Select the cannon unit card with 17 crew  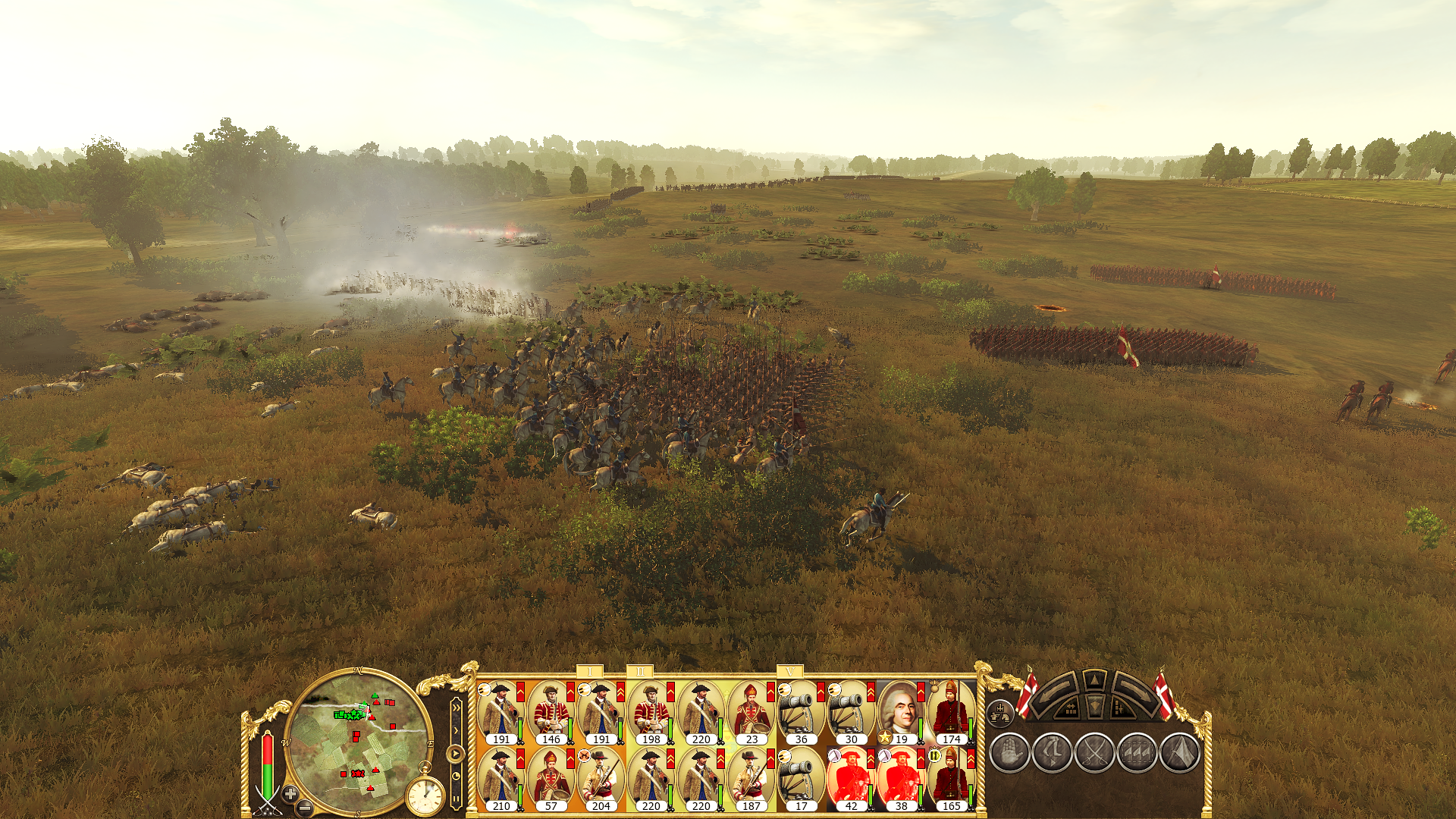801,780
